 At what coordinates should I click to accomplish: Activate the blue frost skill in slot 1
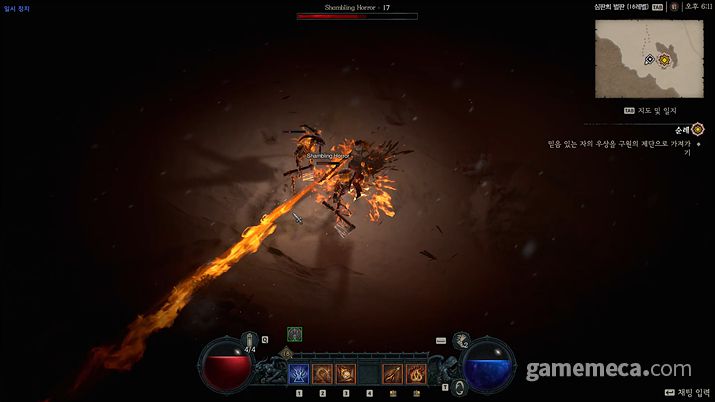pos(299,375)
